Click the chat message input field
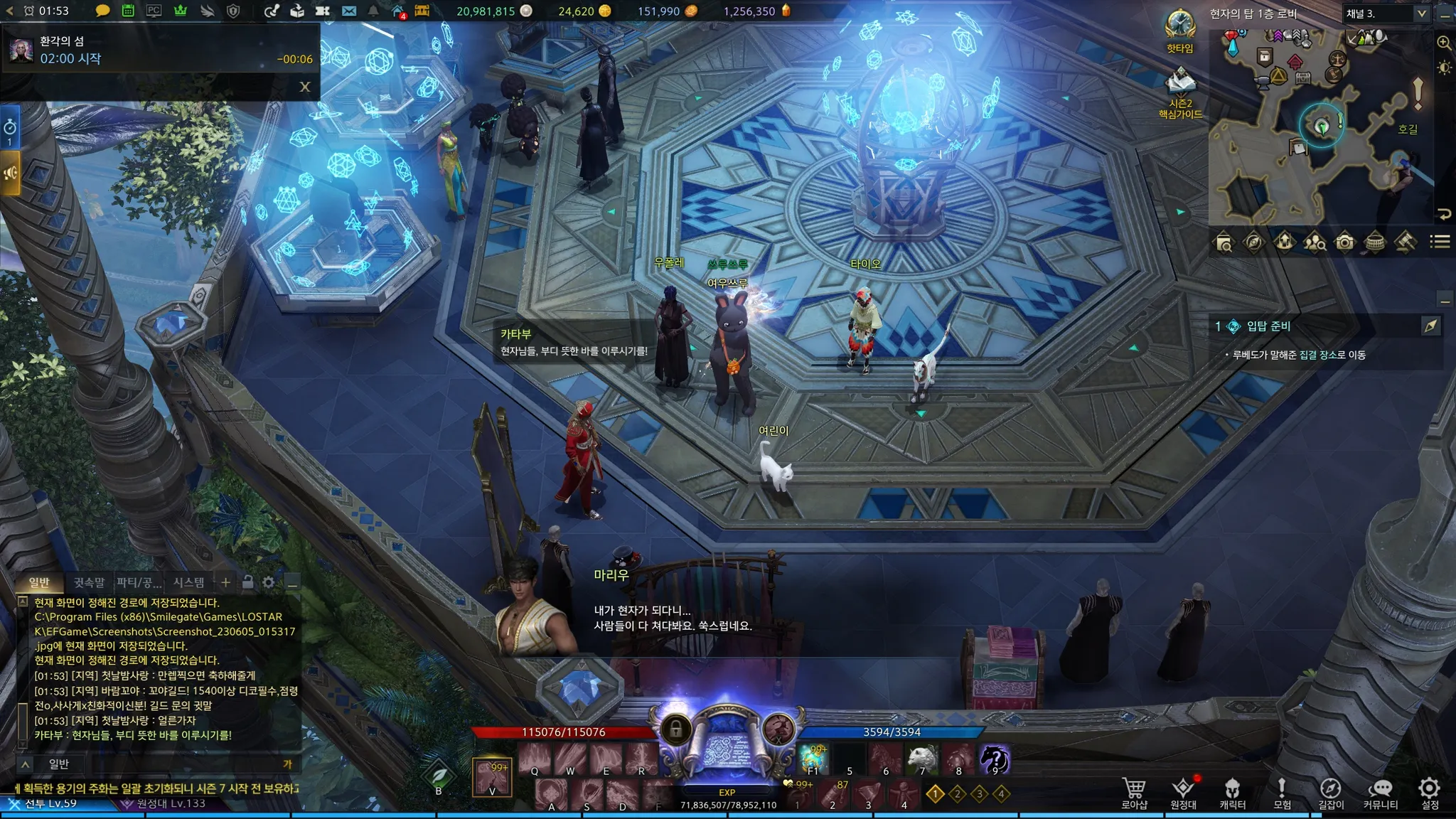 tap(171, 764)
